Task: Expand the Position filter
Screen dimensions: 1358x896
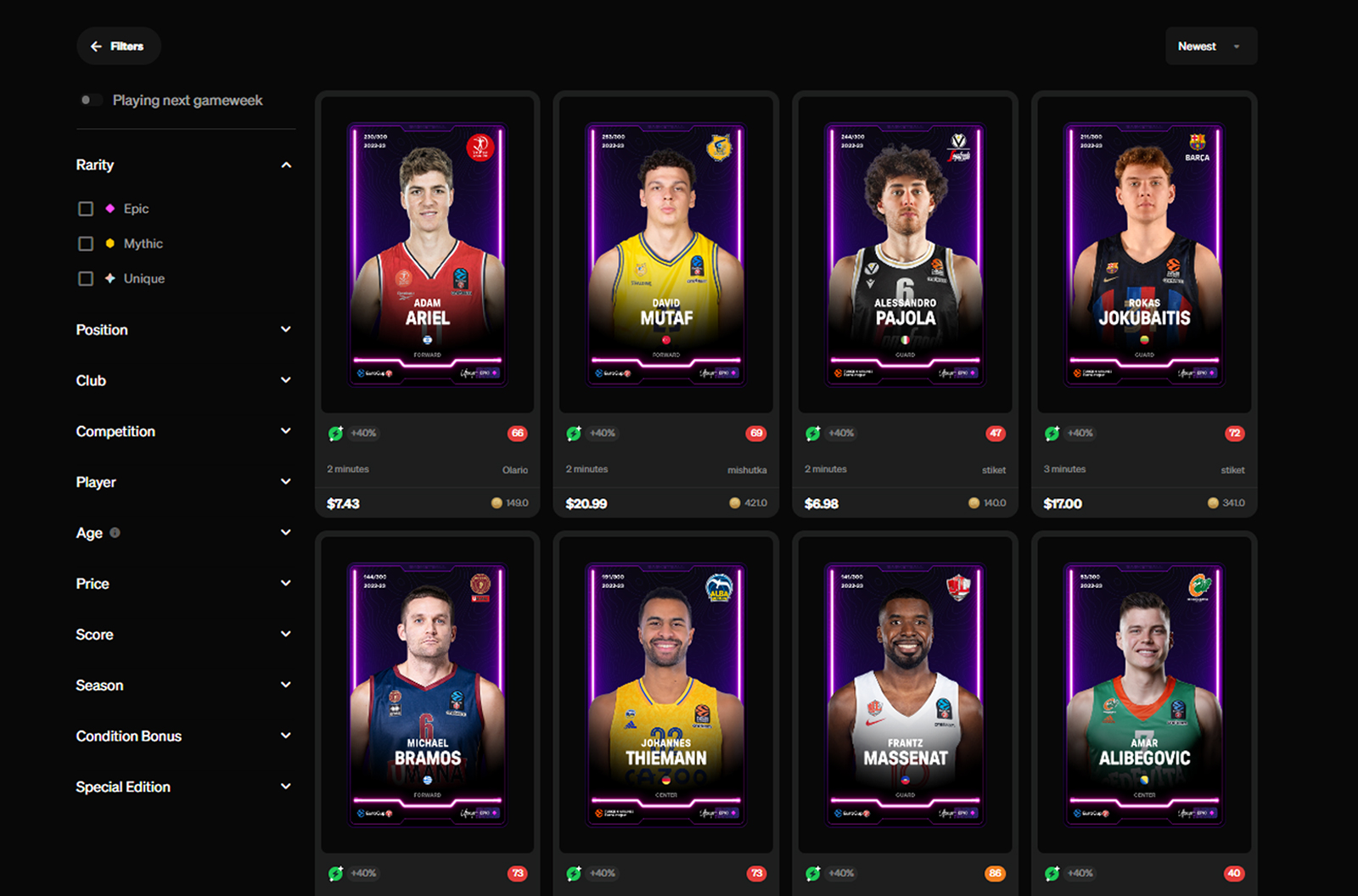Action: pos(286,329)
